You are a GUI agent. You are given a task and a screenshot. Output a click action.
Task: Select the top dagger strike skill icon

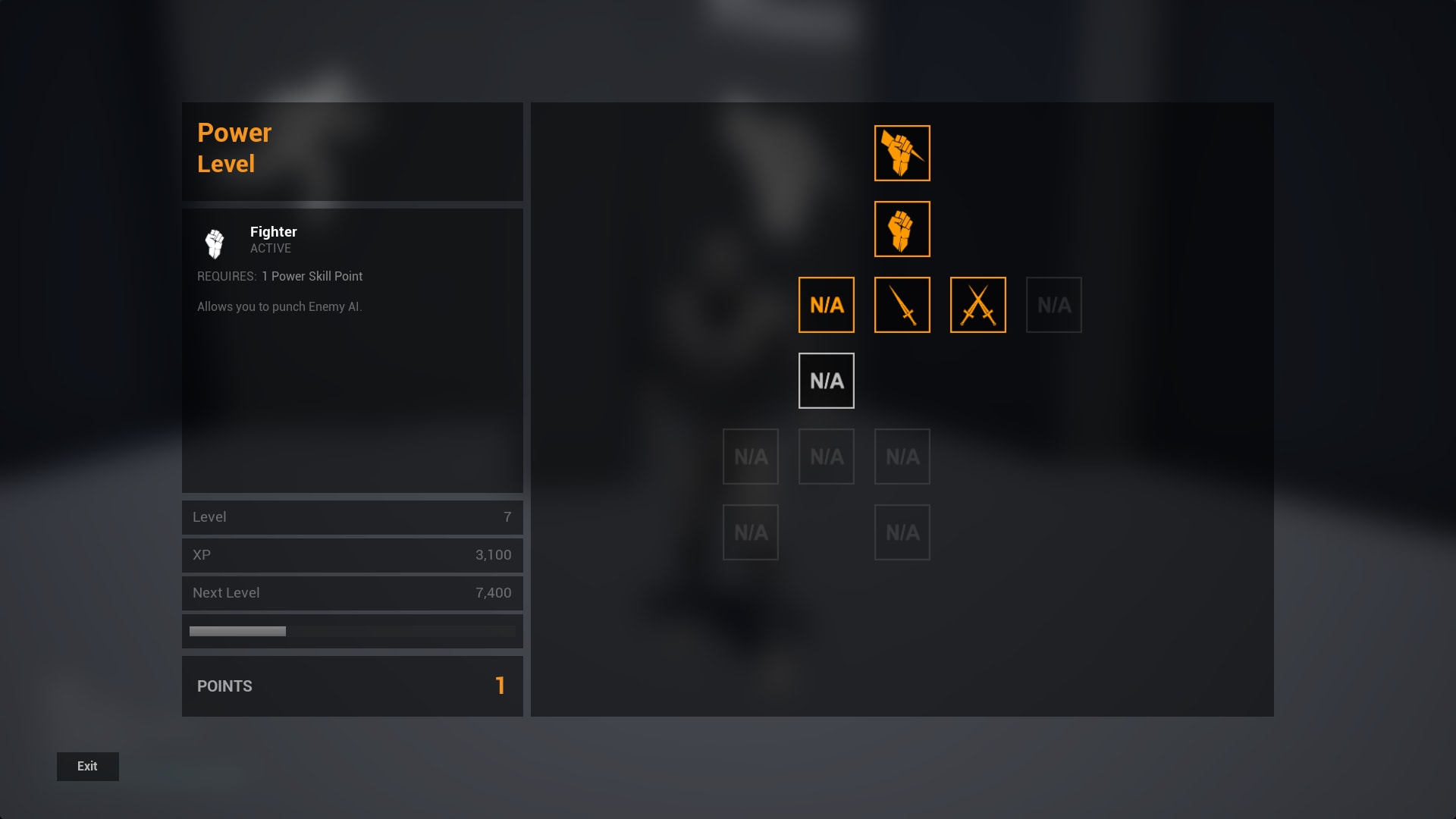902,153
